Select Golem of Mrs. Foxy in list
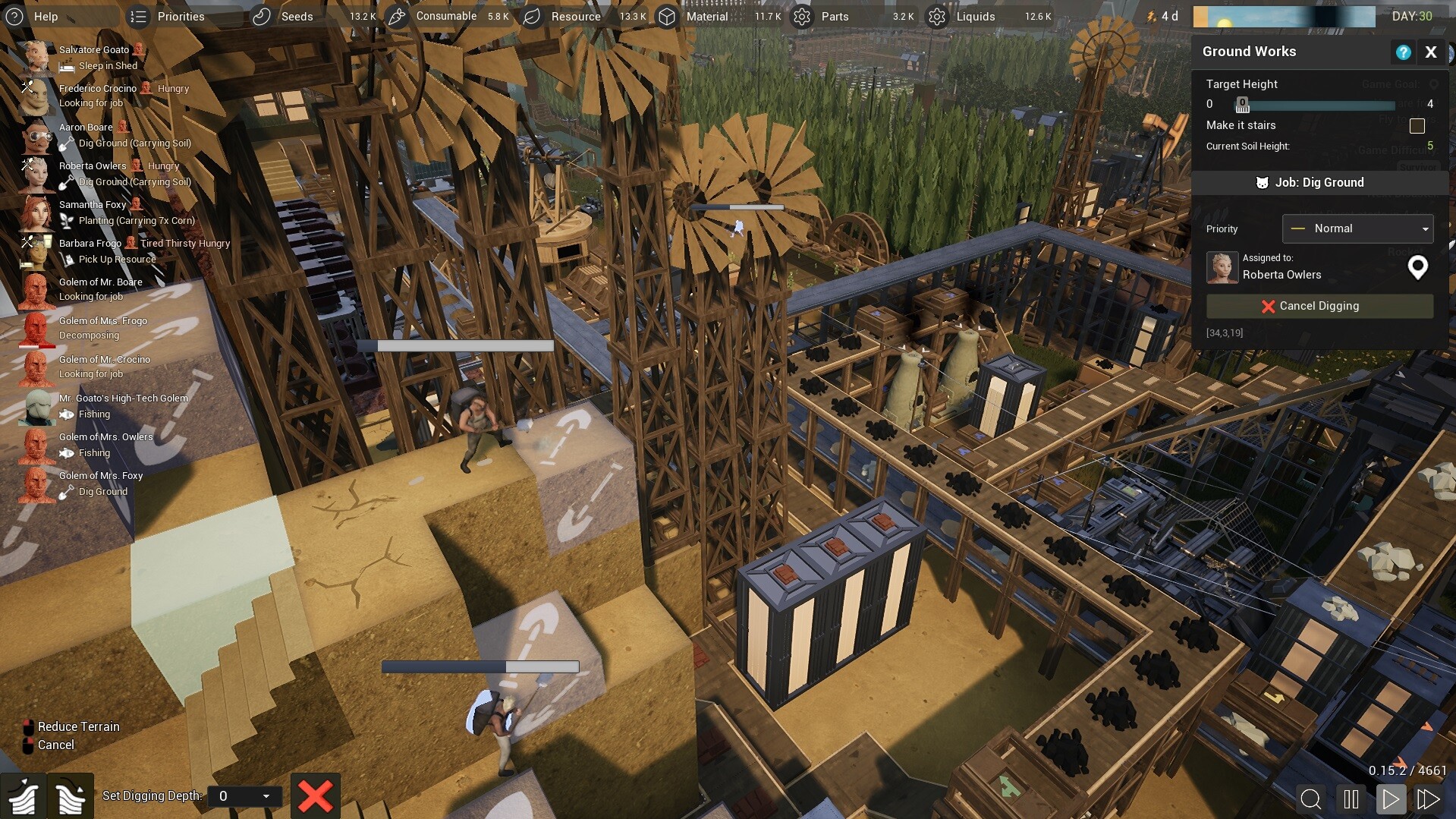1456x819 pixels. [x=100, y=476]
